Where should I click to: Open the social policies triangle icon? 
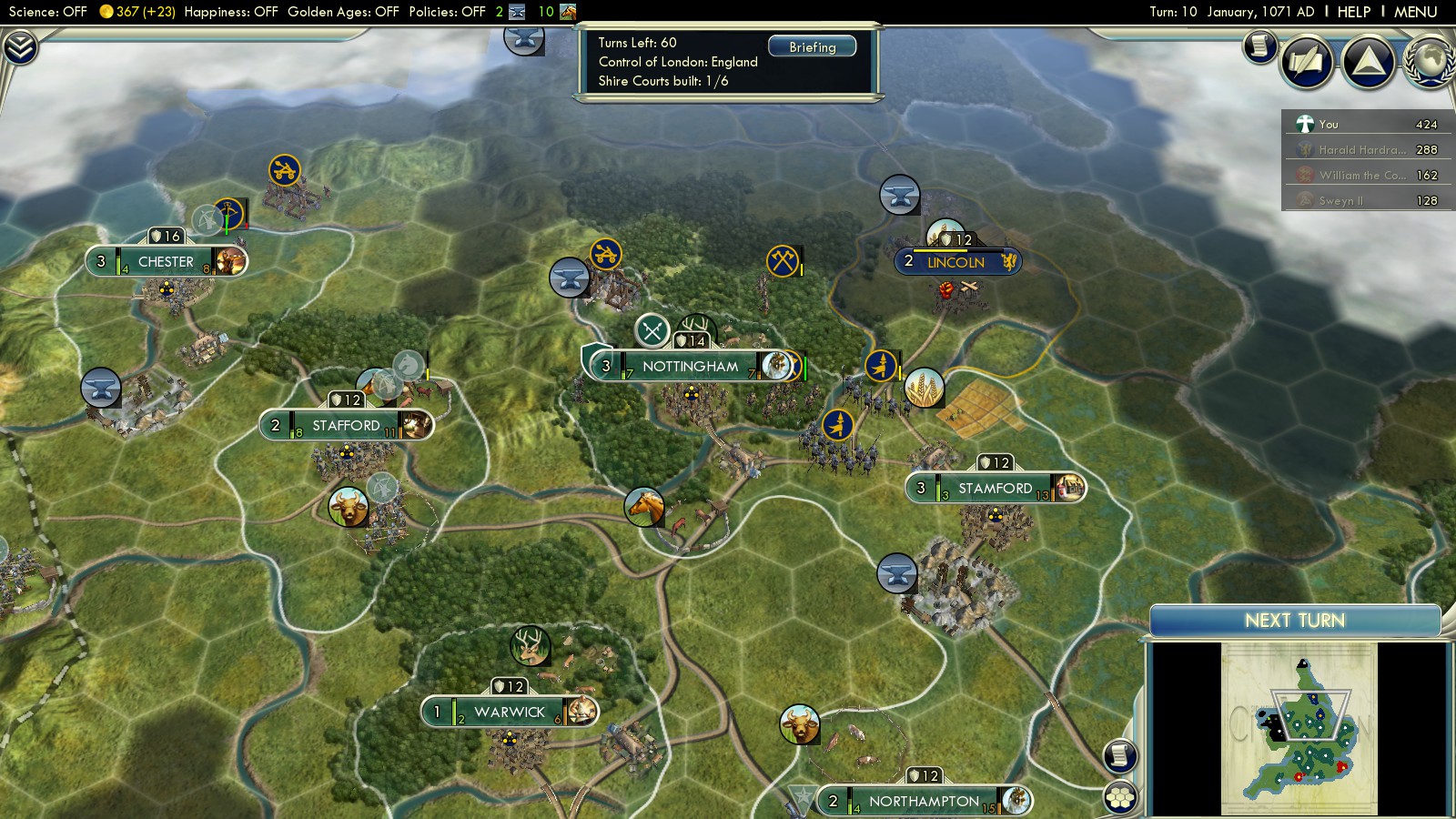pos(1368,62)
